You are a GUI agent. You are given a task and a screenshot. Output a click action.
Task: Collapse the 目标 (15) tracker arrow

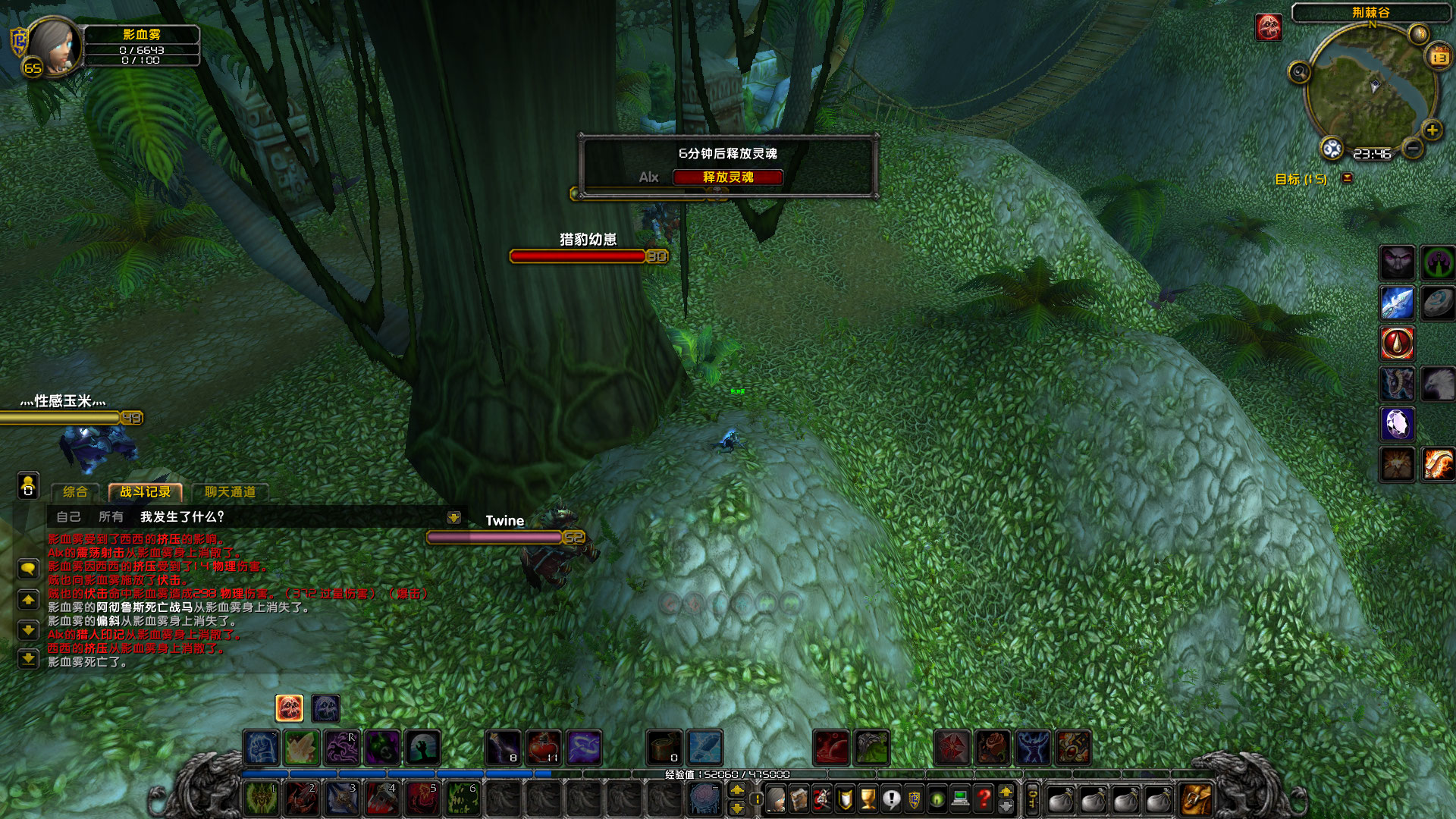pos(1348,177)
